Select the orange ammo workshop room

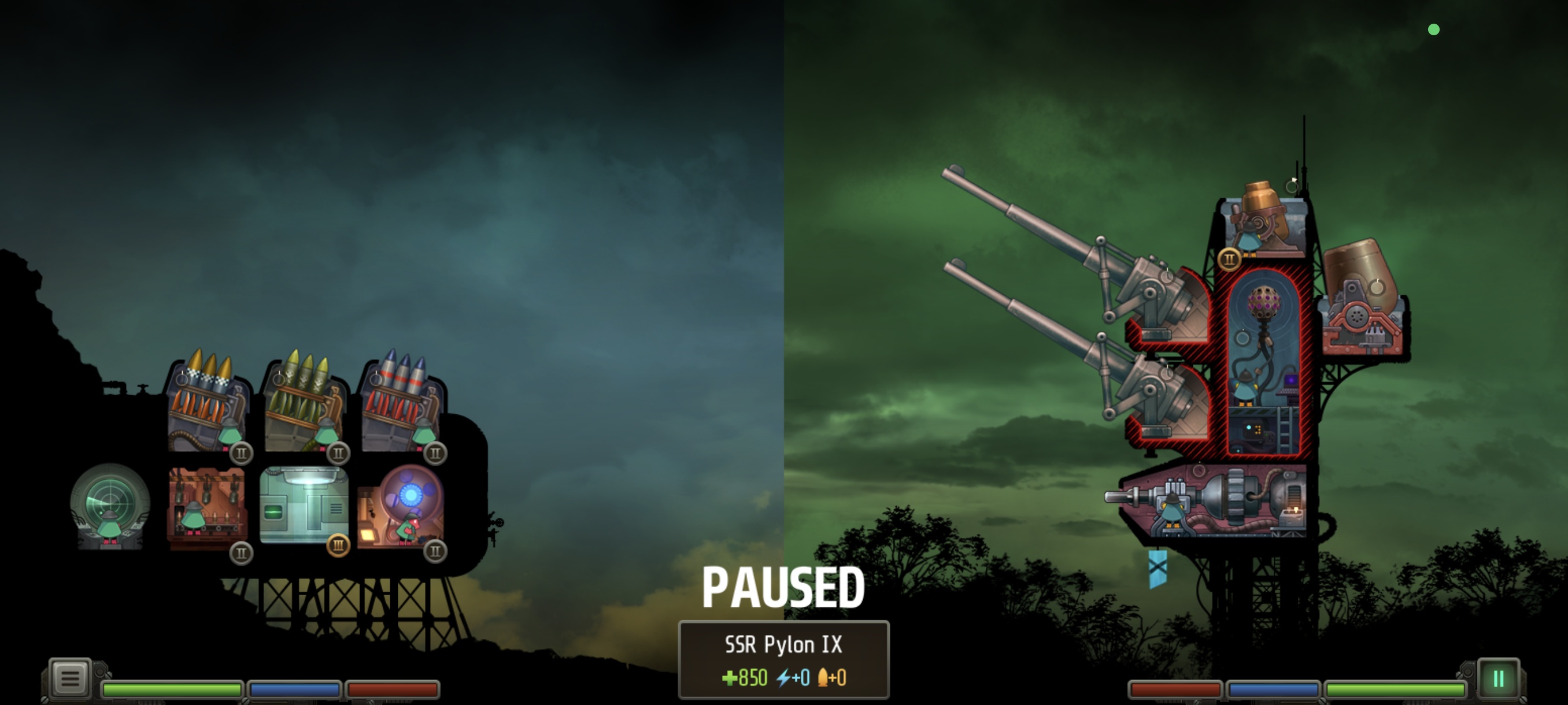207,508
